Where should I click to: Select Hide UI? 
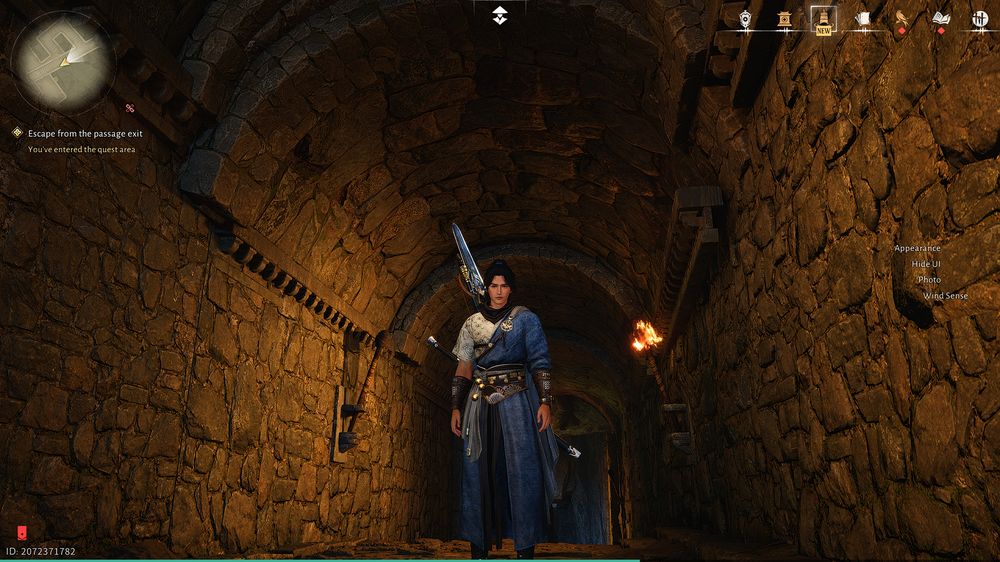[926, 264]
